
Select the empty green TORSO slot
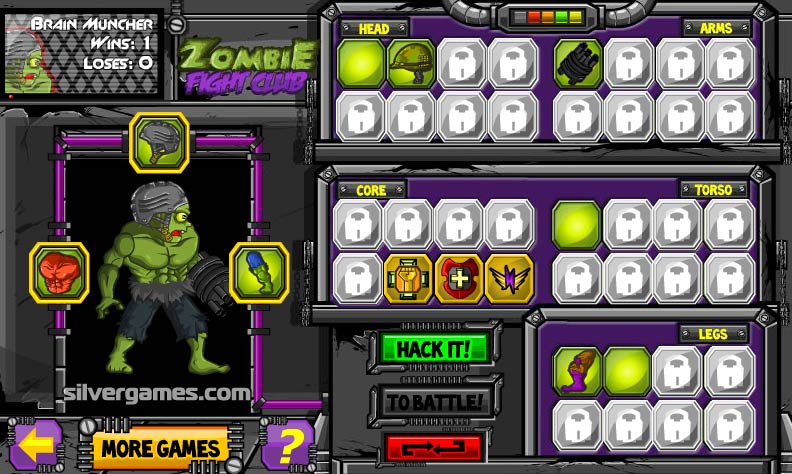pyautogui.click(x=577, y=223)
